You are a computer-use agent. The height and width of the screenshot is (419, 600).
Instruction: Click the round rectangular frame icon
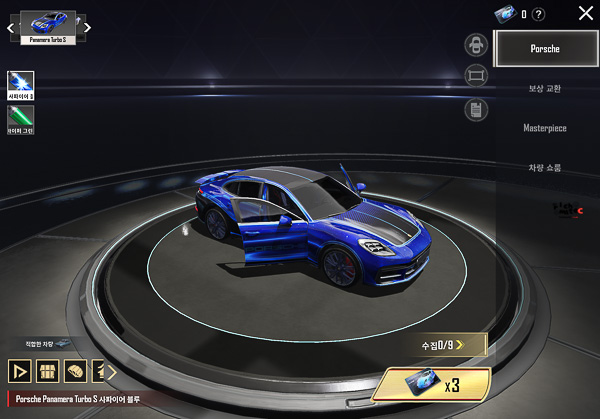pos(476,76)
